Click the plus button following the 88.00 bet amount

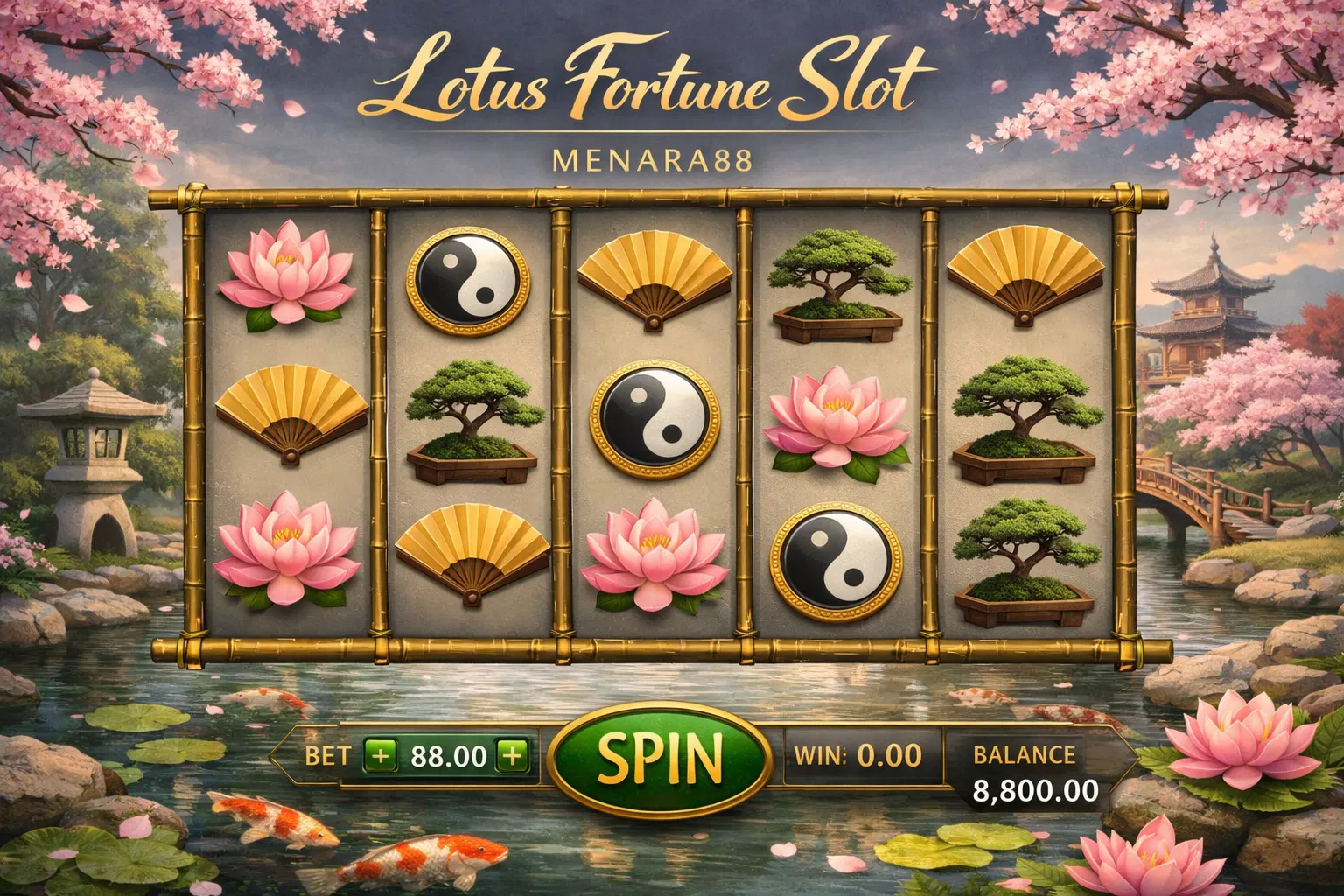(512, 755)
